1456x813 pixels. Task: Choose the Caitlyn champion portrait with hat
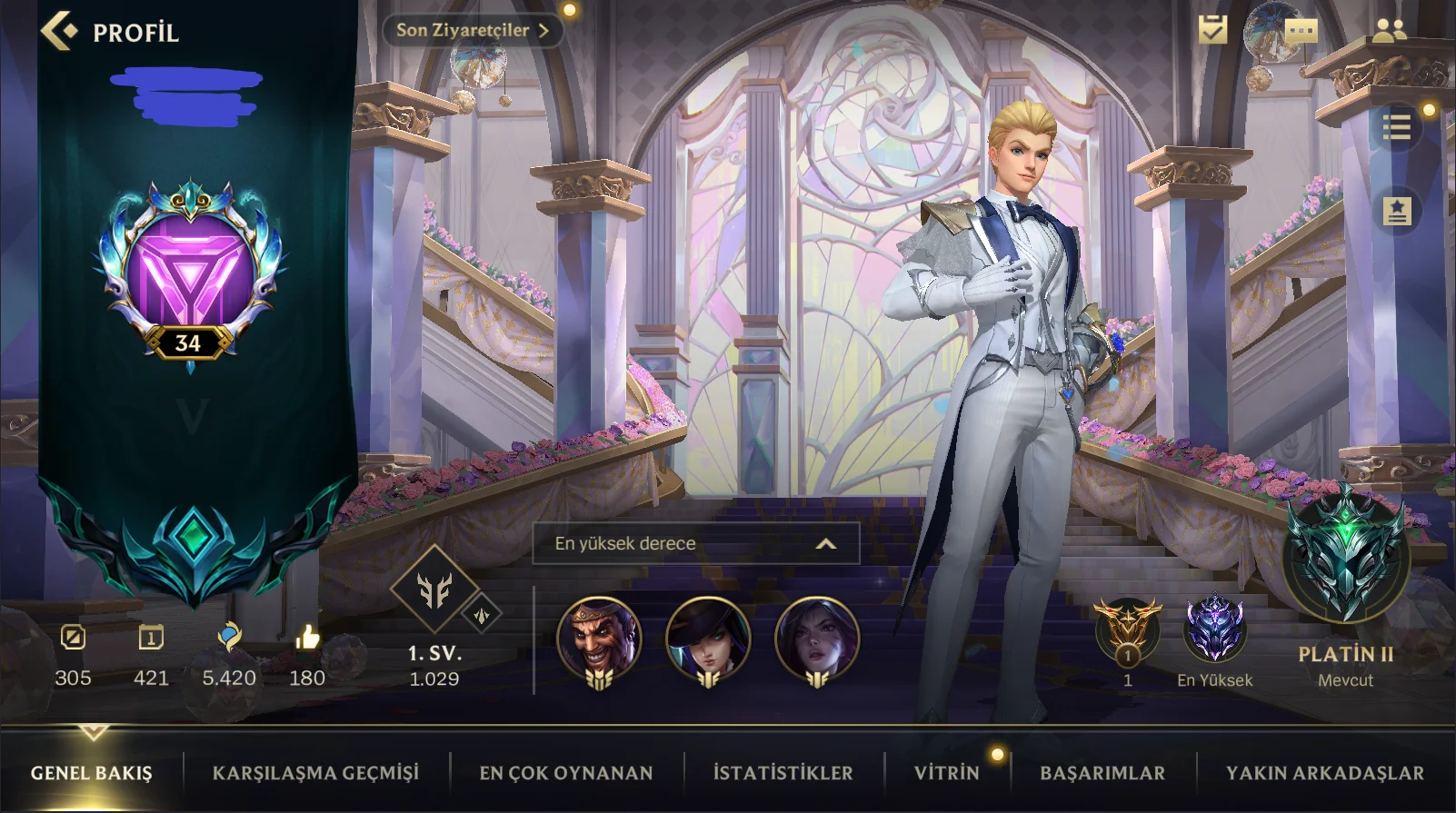click(x=708, y=637)
